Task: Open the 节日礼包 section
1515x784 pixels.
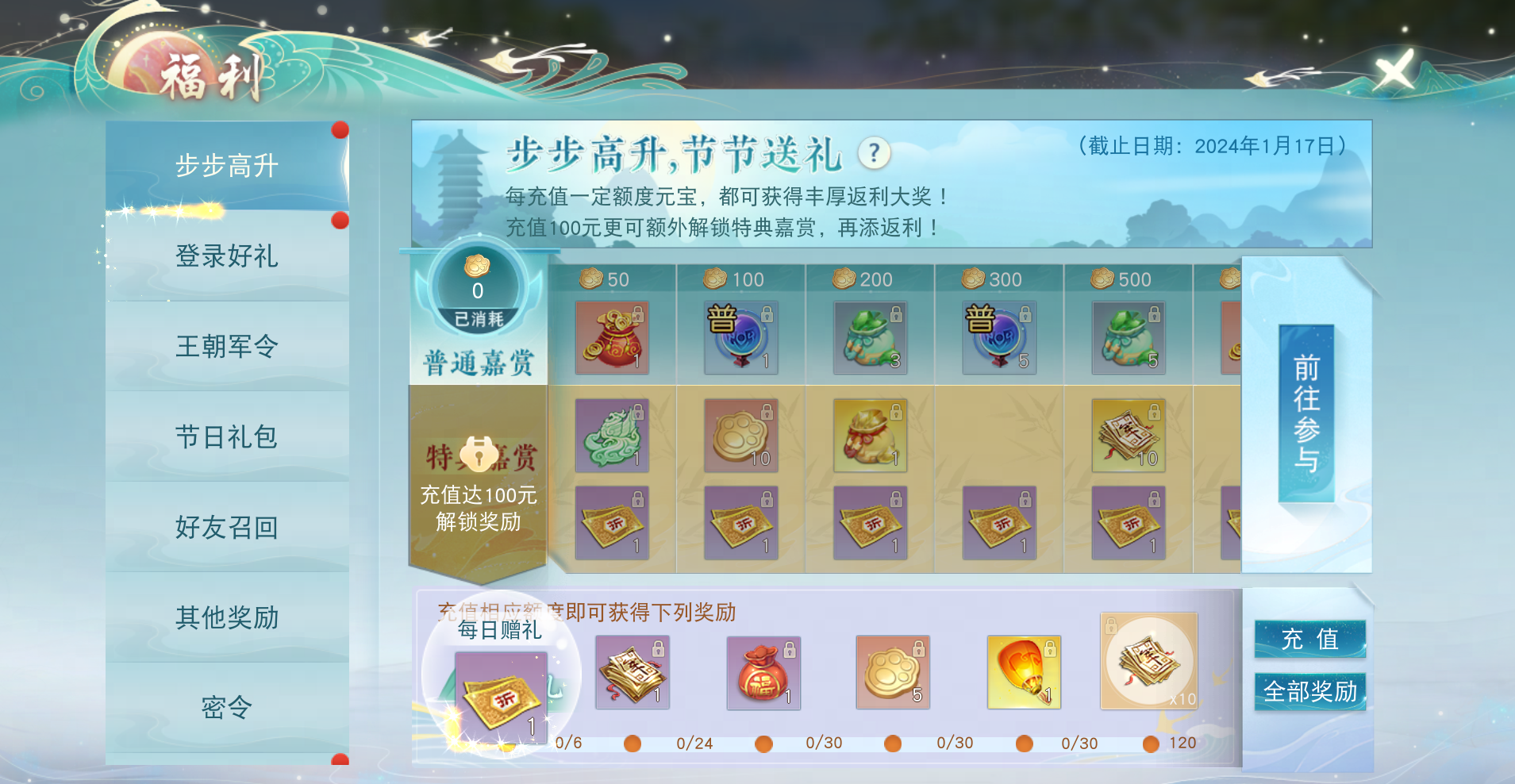Action: tap(227, 436)
